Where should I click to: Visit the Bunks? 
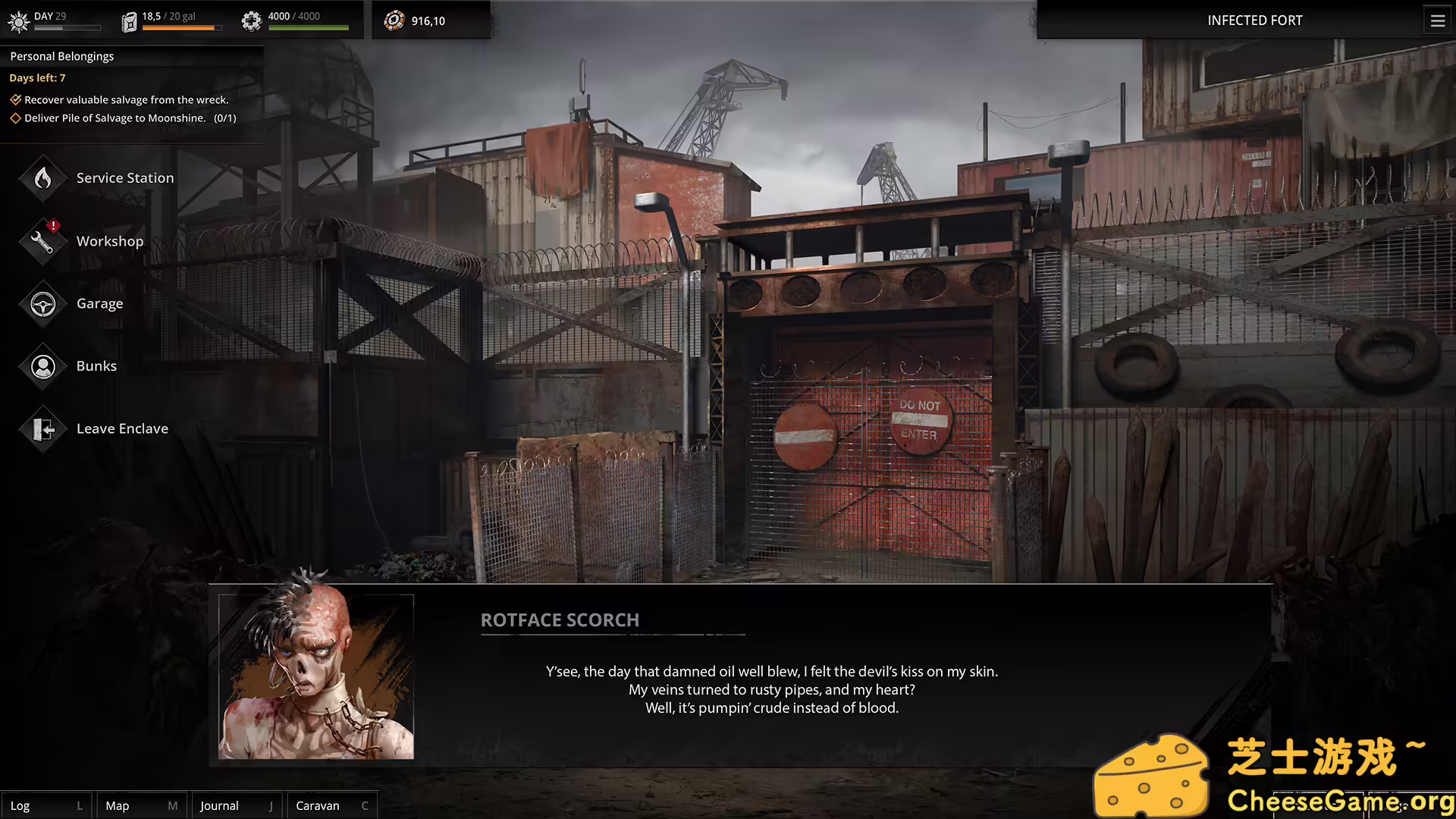pos(96,366)
